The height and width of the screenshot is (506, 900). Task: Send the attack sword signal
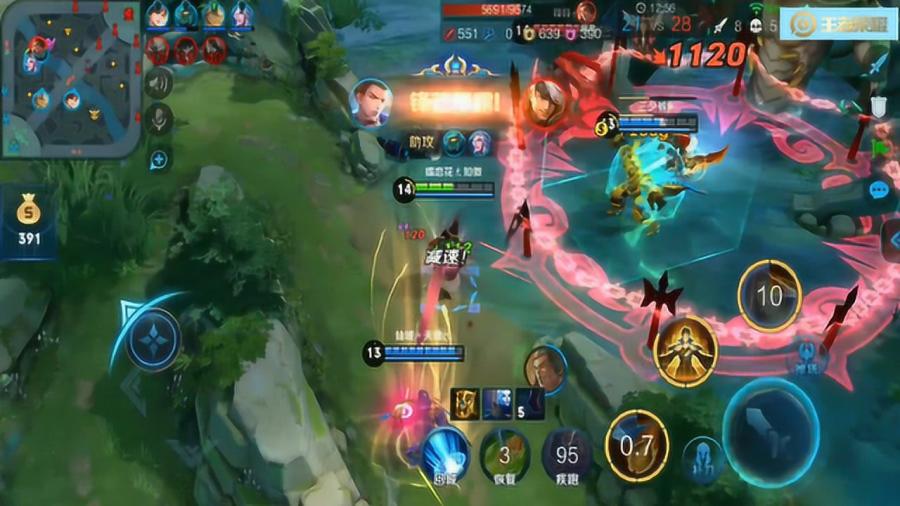(x=877, y=65)
